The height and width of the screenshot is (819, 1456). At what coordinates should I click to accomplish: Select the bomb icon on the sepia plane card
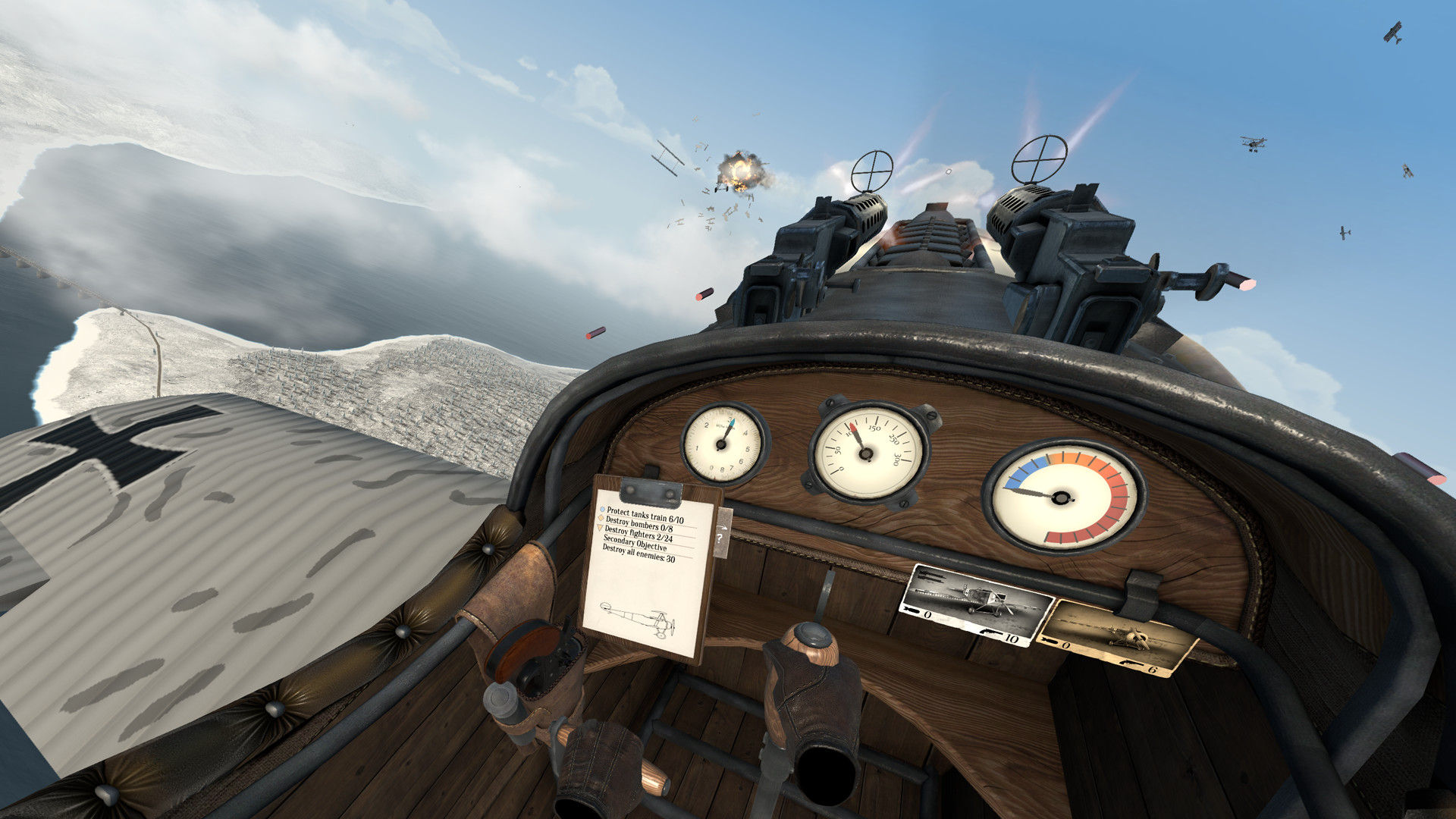(1049, 642)
